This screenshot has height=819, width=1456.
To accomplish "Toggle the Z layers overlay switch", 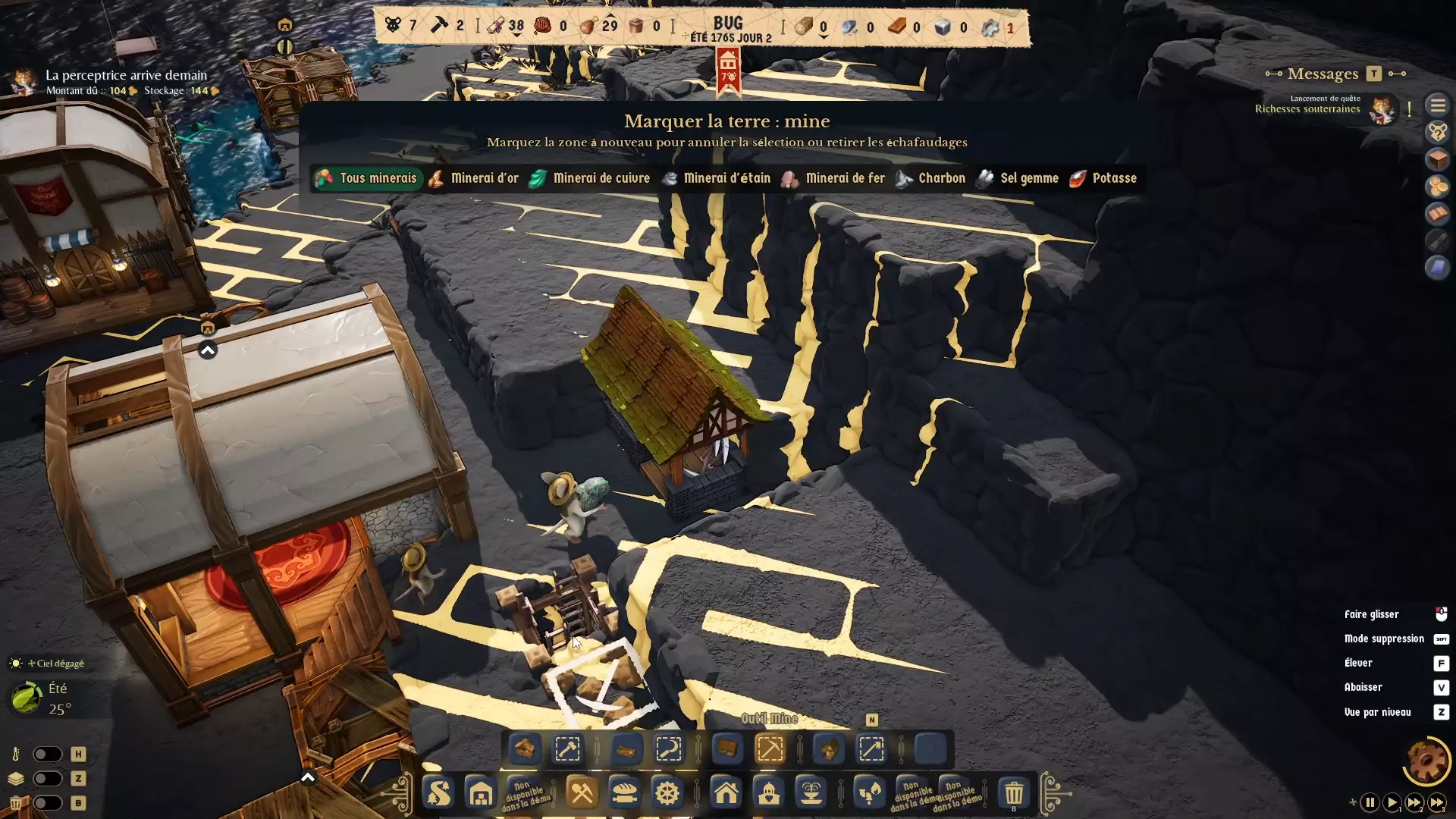I will pyautogui.click(x=48, y=779).
